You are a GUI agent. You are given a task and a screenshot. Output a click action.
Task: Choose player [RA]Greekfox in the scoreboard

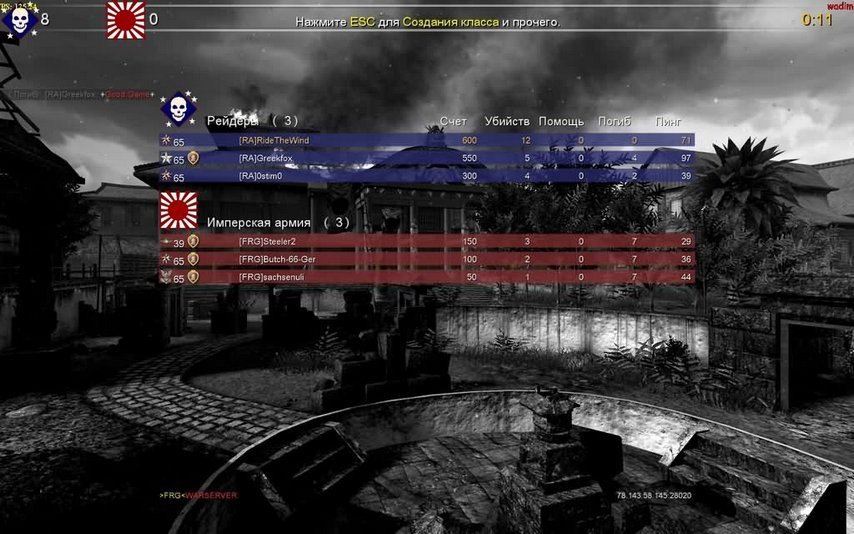[427, 159]
